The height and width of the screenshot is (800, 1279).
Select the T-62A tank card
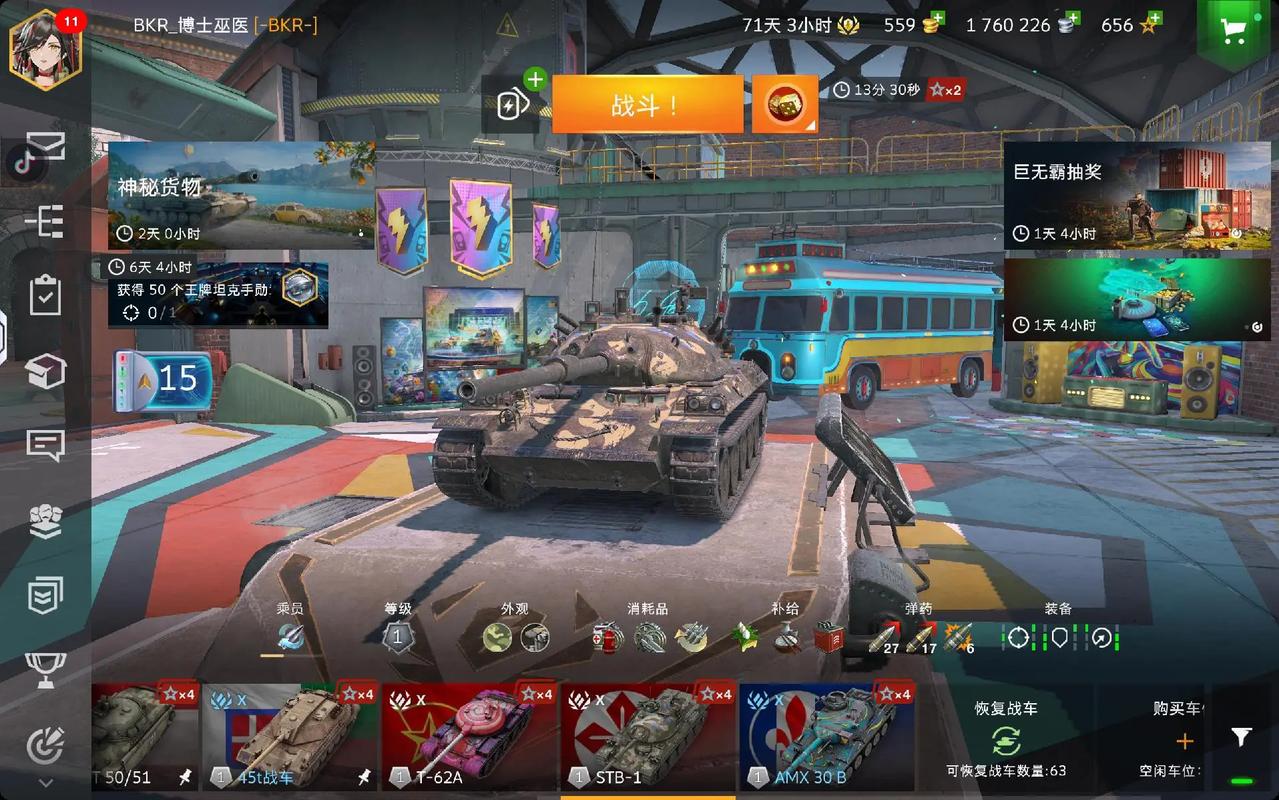click(468, 737)
